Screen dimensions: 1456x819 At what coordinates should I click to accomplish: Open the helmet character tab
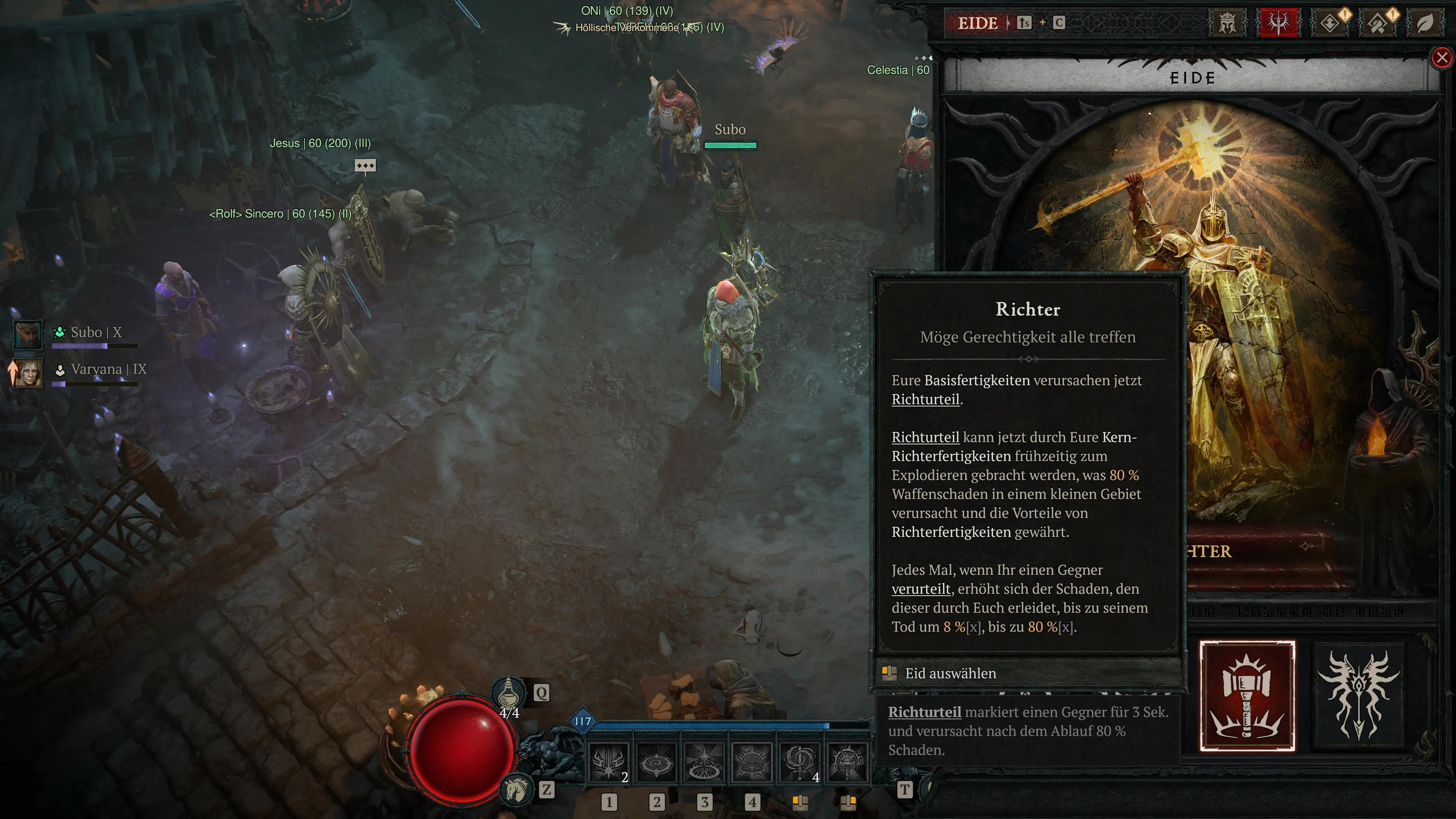click(1227, 23)
